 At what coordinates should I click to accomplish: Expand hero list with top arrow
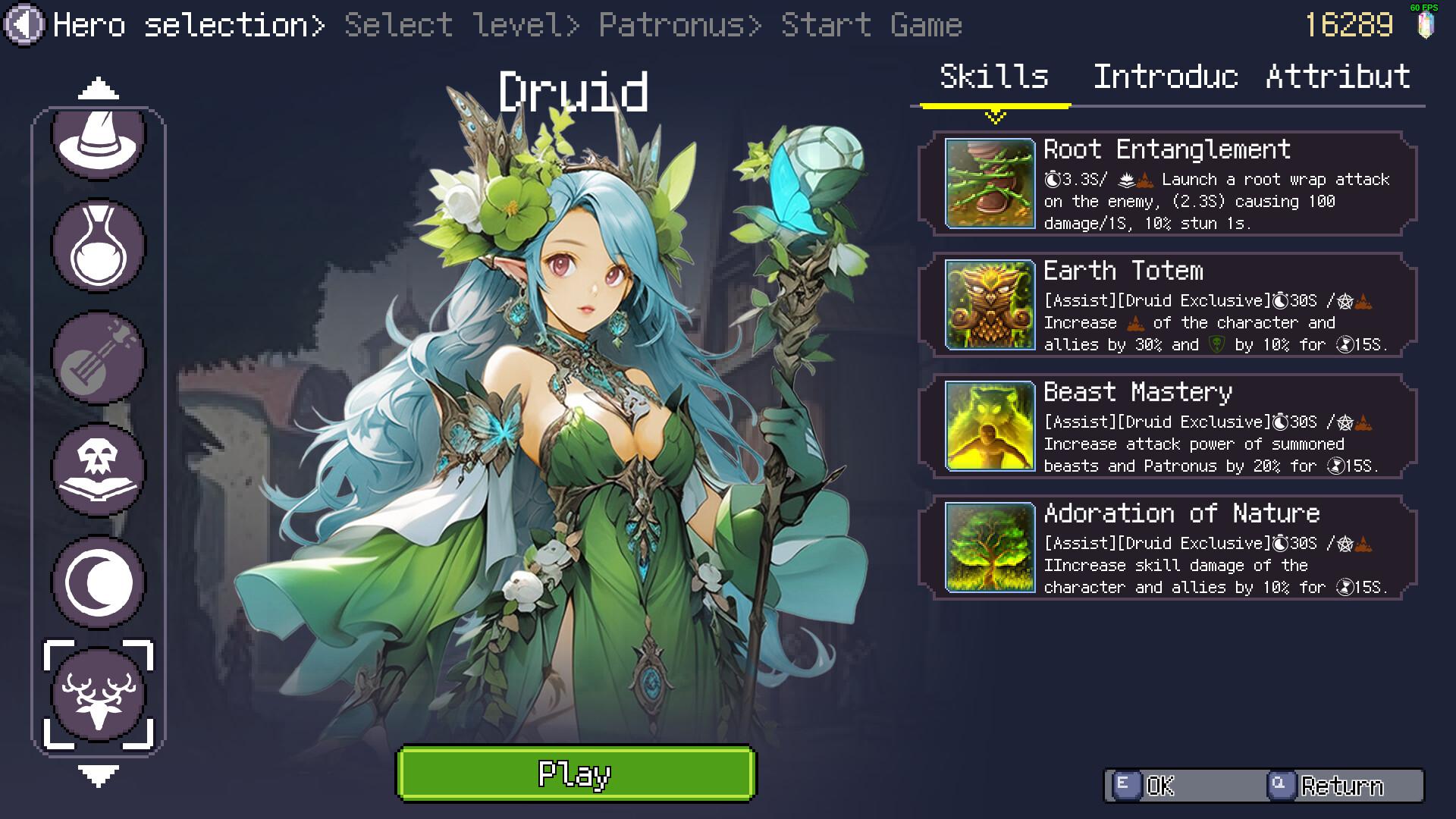click(97, 87)
